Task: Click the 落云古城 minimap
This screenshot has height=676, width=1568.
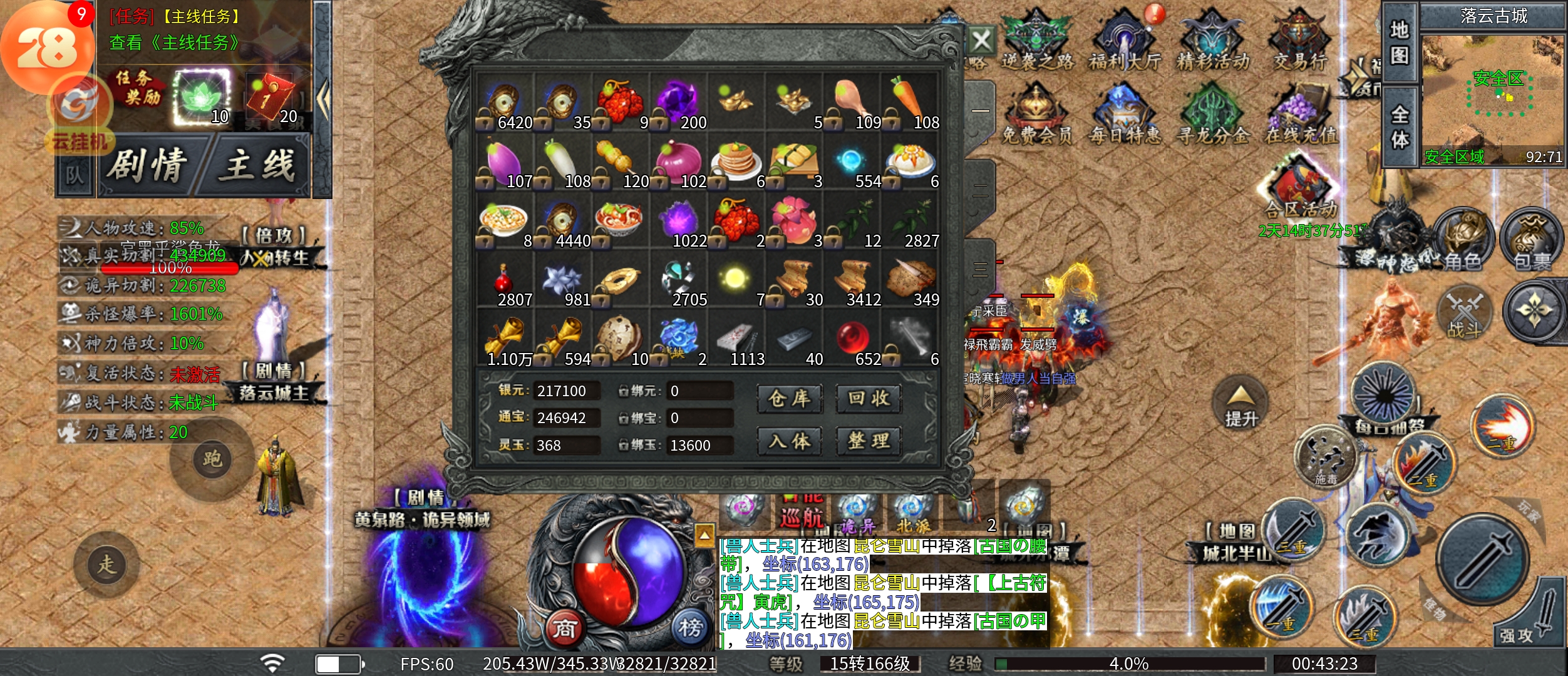Action: coord(1492,94)
